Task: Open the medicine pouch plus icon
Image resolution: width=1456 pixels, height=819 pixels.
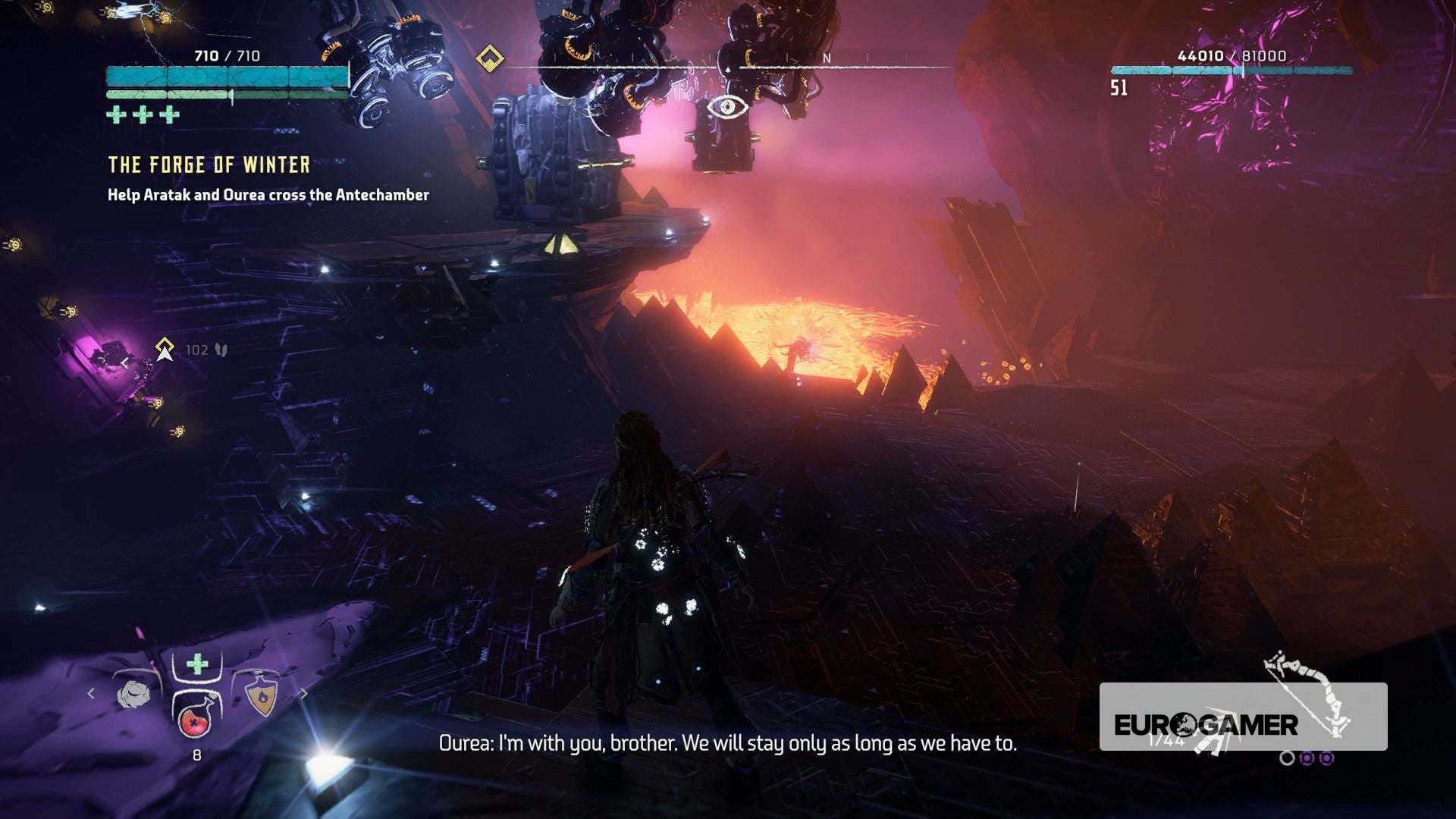Action: [x=196, y=663]
